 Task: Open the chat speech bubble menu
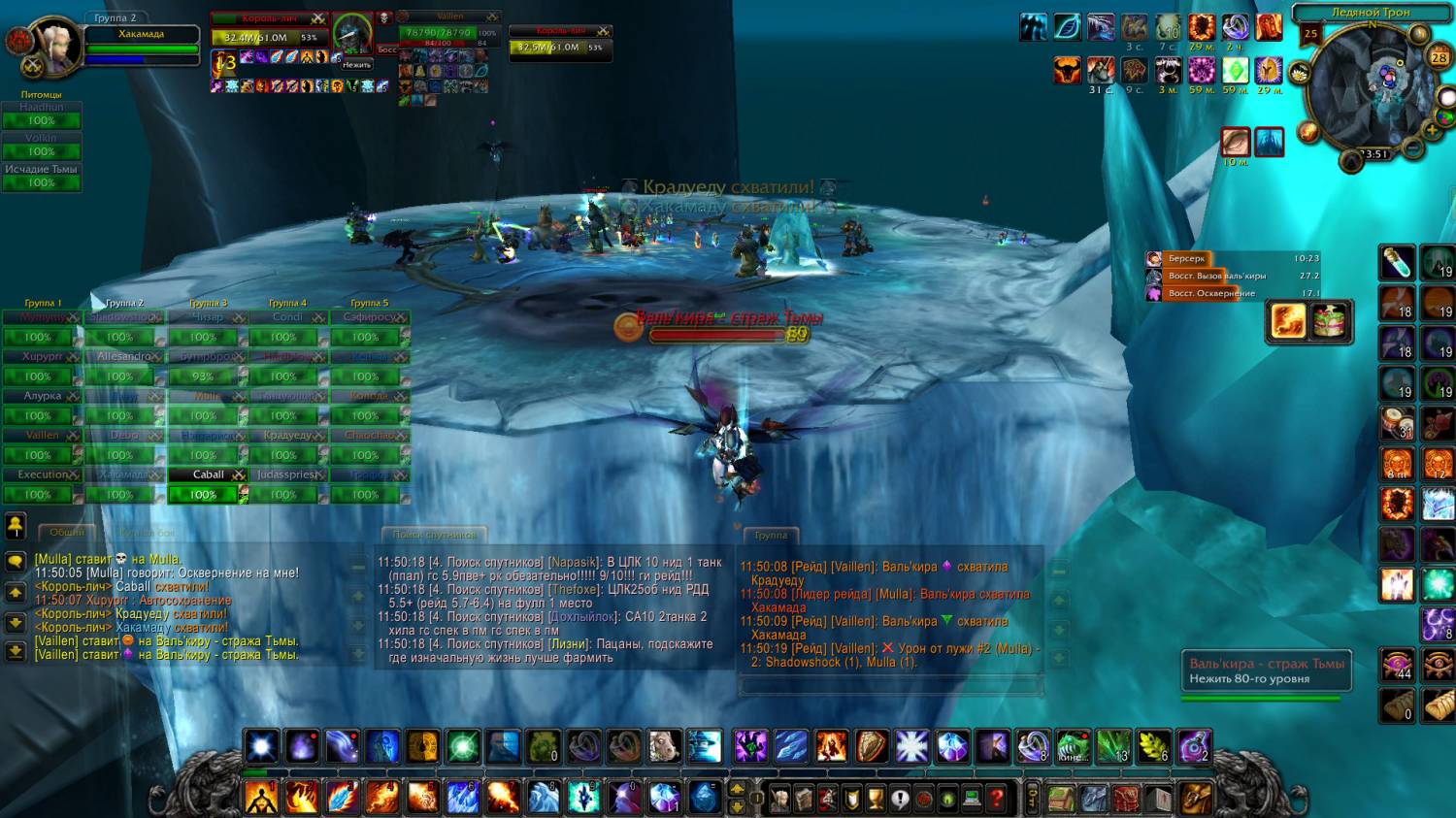[16, 561]
